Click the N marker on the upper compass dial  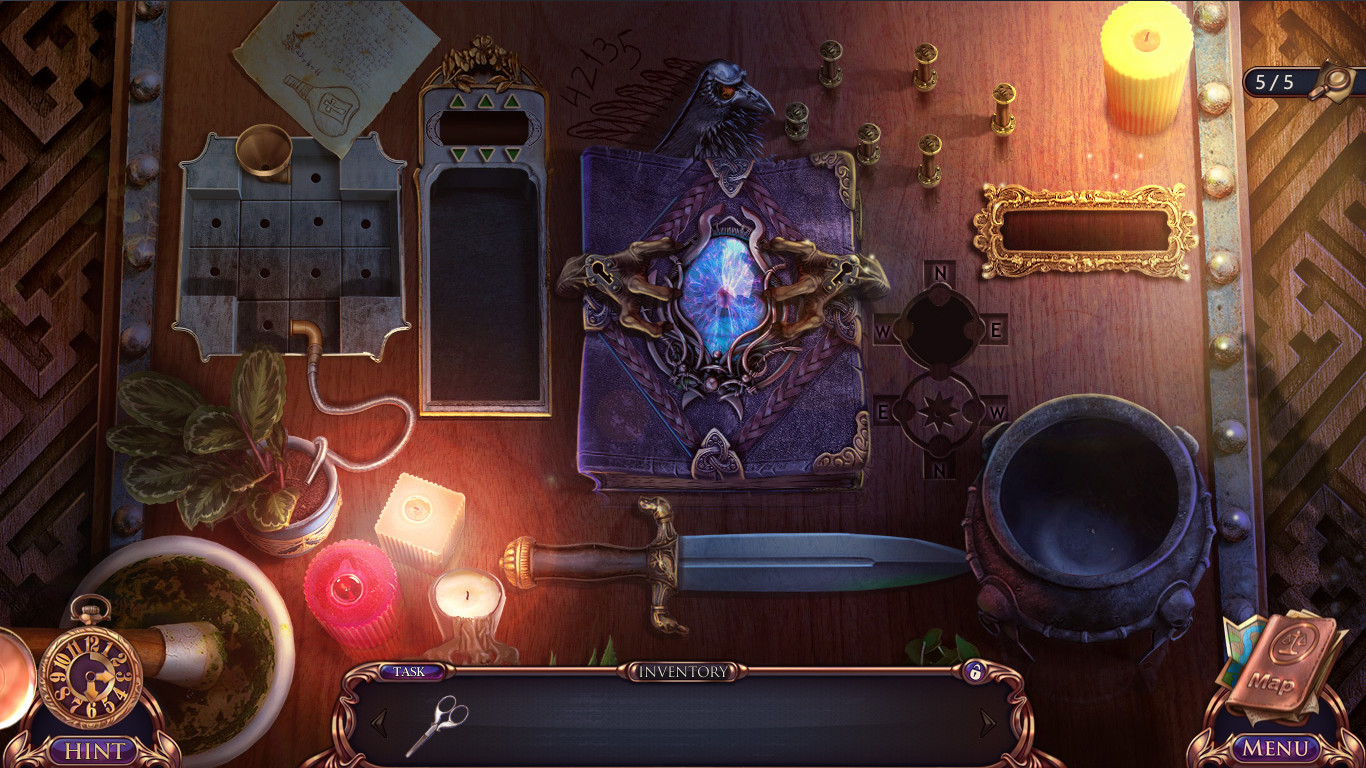(x=938, y=271)
